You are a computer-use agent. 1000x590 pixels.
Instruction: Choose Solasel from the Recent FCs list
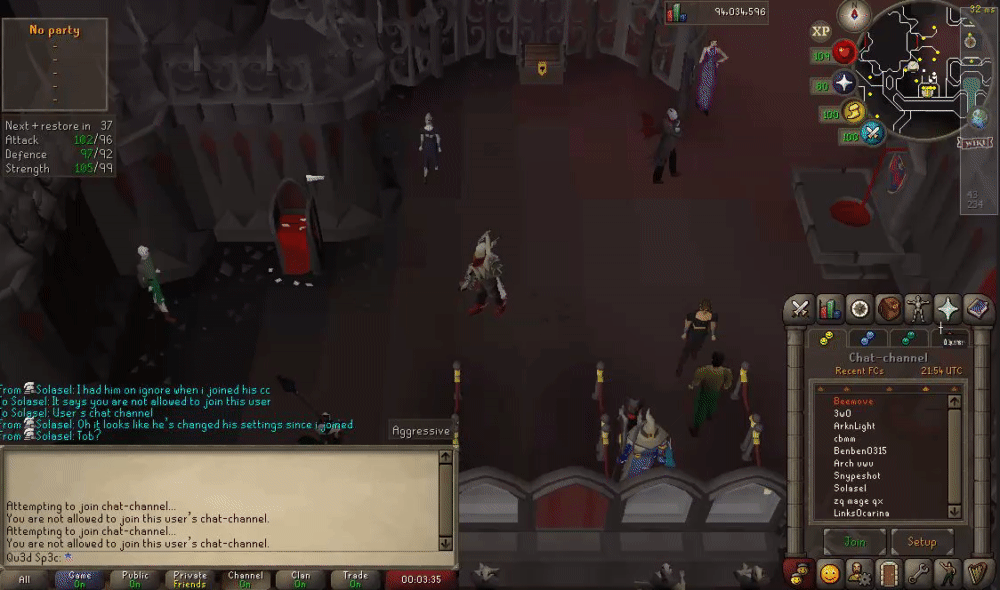tap(853, 488)
